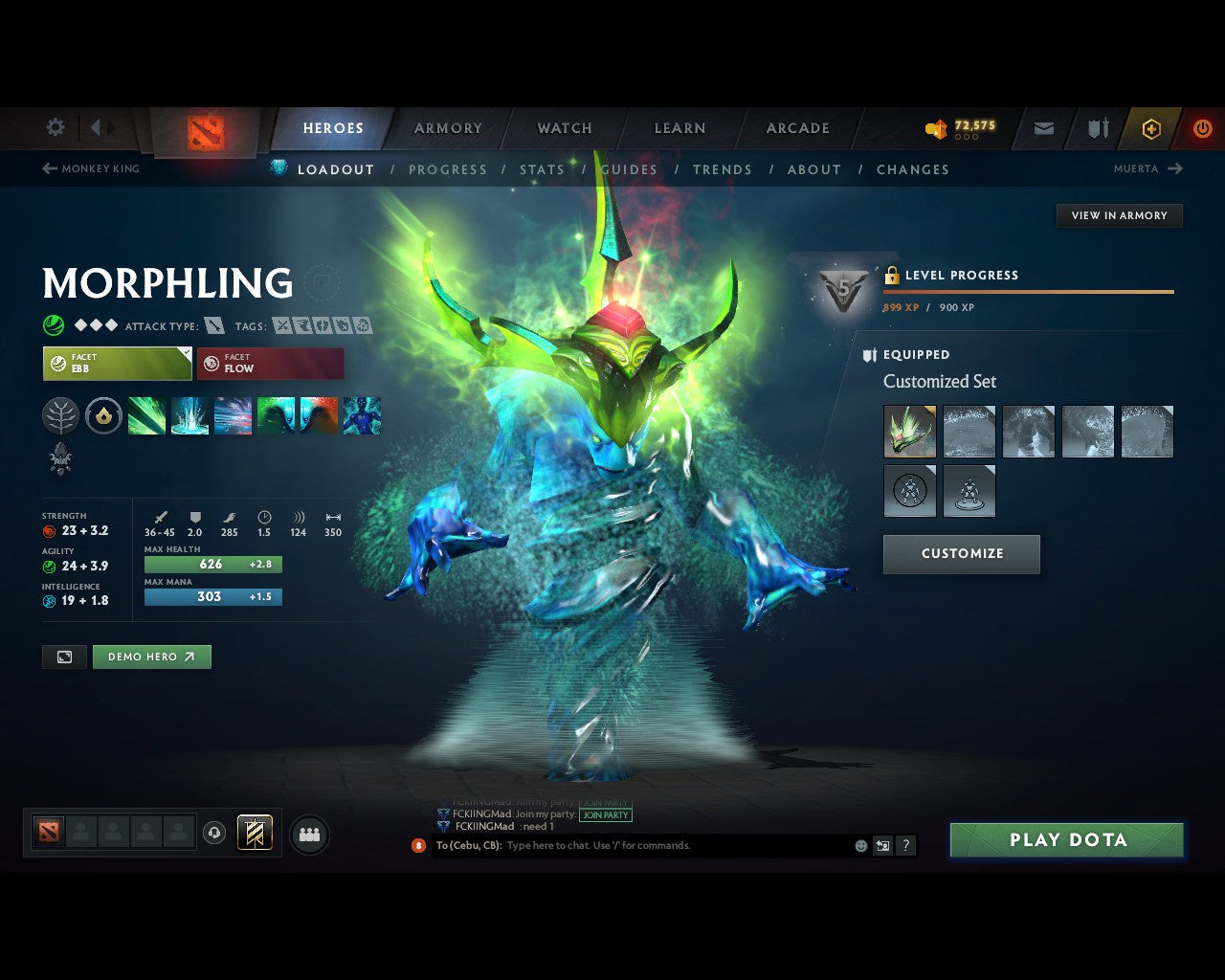The width and height of the screenshot is (1225, 980).
Task: Open the mail inbox icon
Action: coord(1042,127)
